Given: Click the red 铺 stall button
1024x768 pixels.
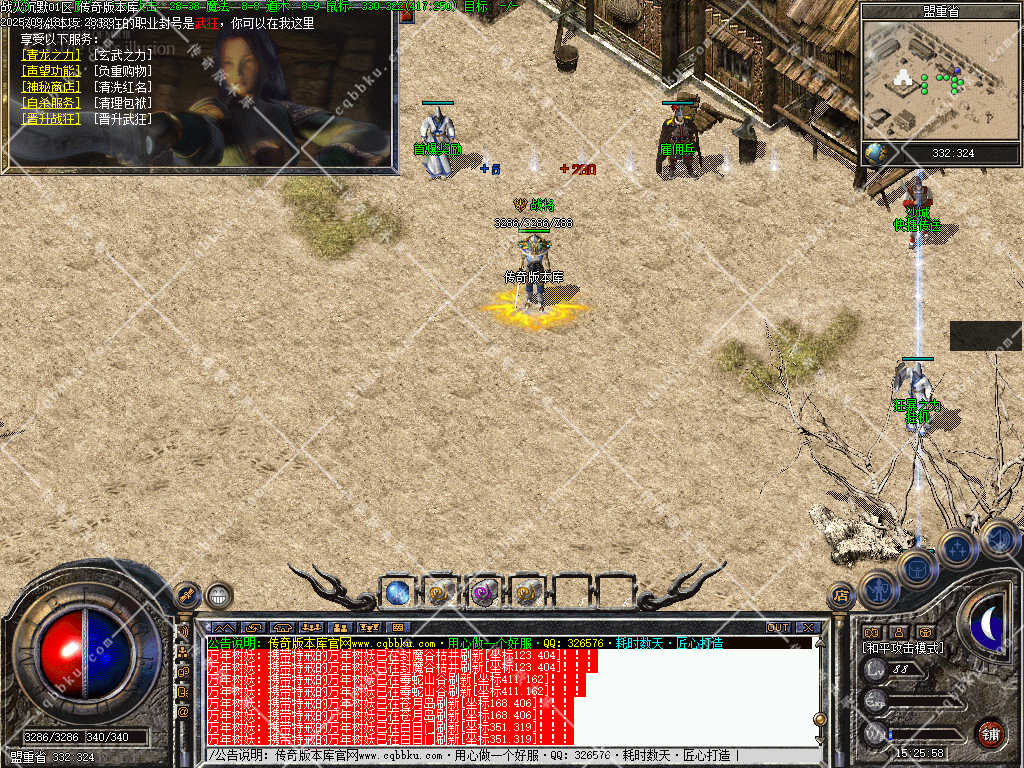Looking at the screenshot, I should [x=989, y=733].
